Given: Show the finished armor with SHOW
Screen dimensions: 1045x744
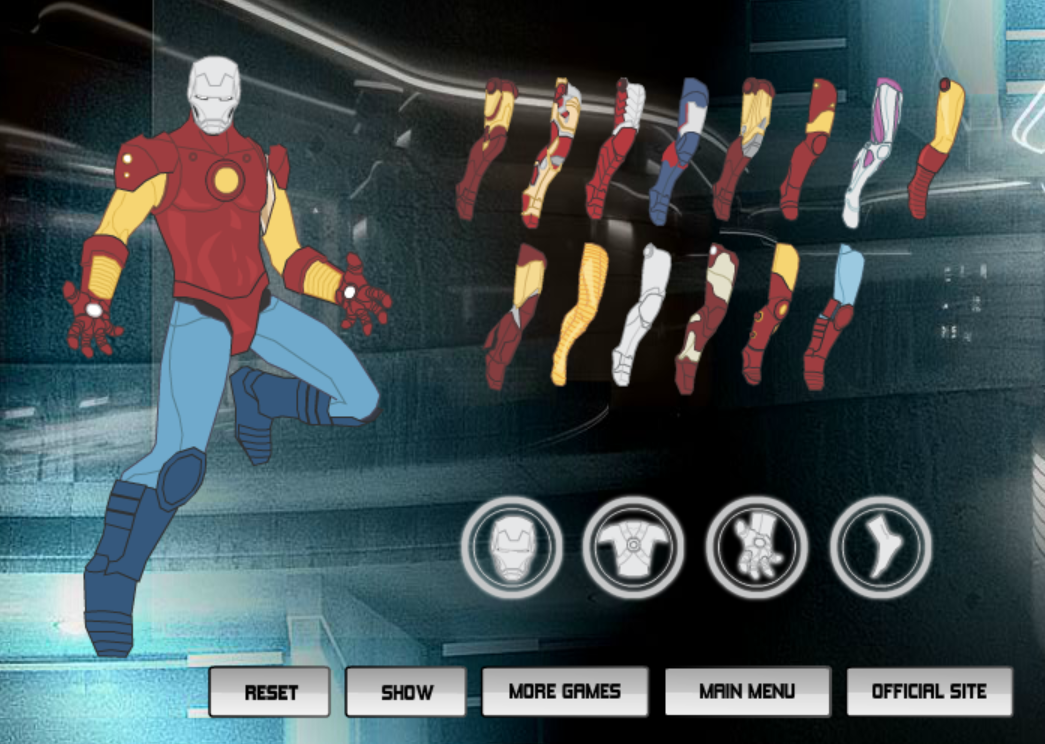Looking at the screenshot, I should point(406,692).
